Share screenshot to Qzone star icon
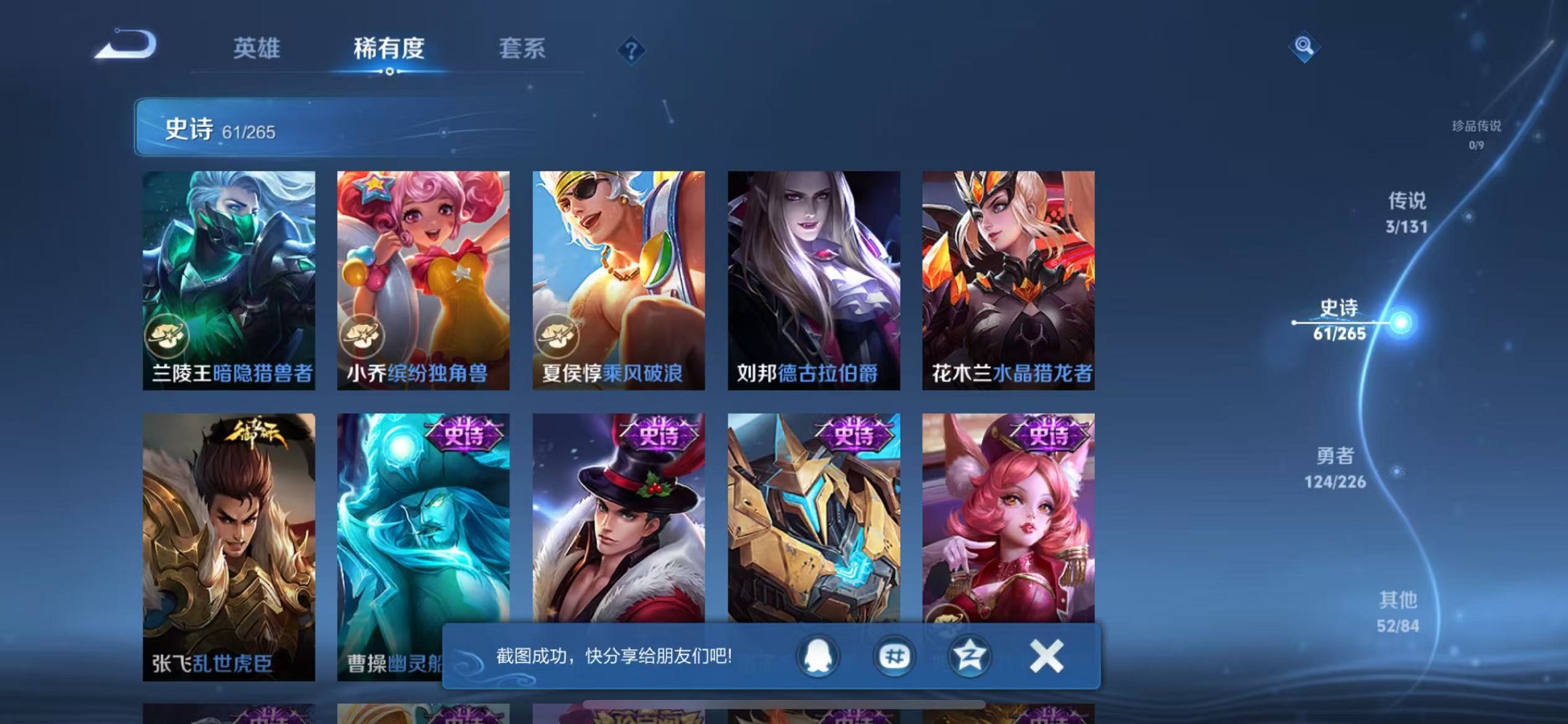Screen dimensions: 1568x724 click(x=971, y=656)
